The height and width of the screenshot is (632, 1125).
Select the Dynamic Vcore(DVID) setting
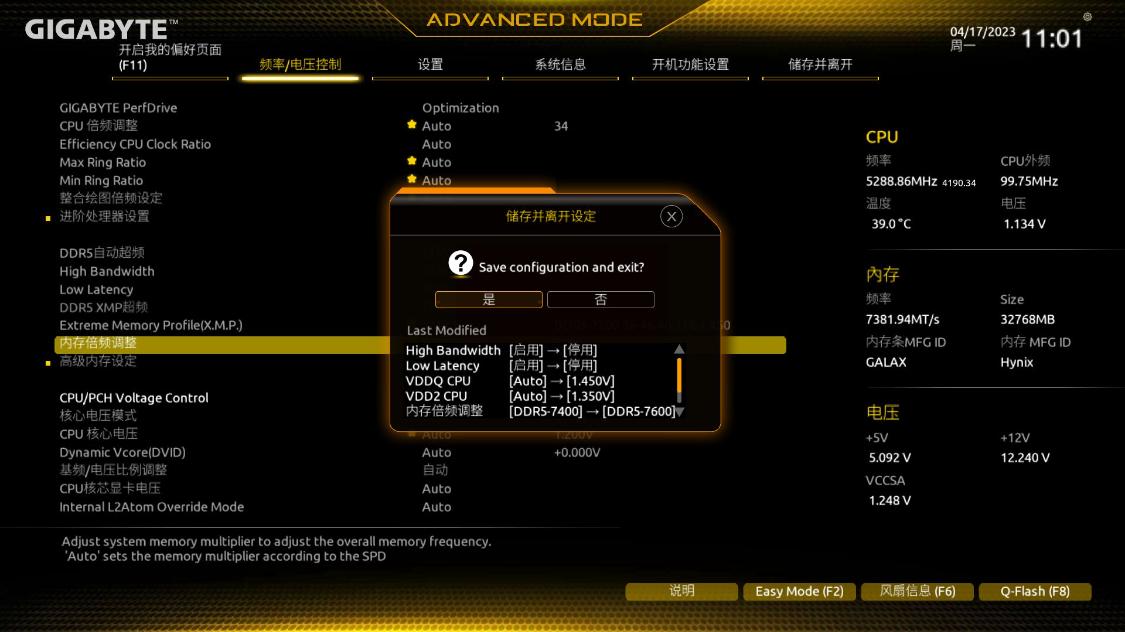point(122,452)
